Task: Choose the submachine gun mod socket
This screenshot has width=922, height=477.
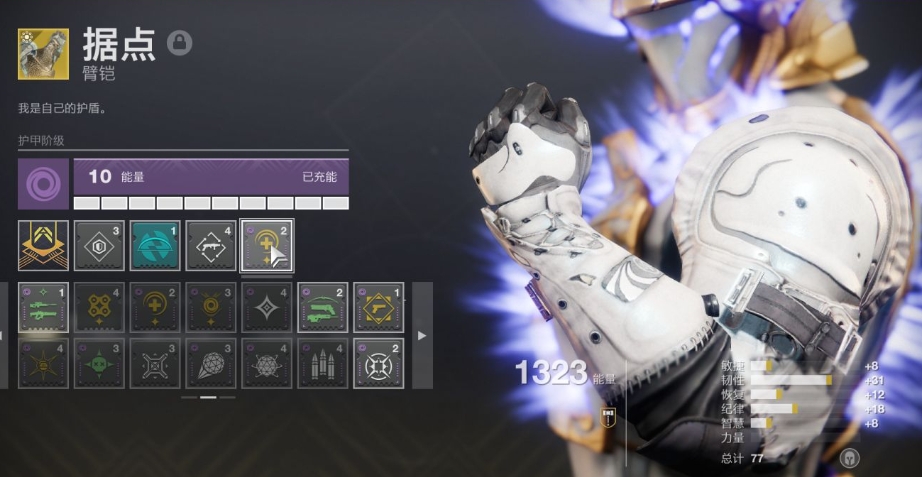Action: 211,246
